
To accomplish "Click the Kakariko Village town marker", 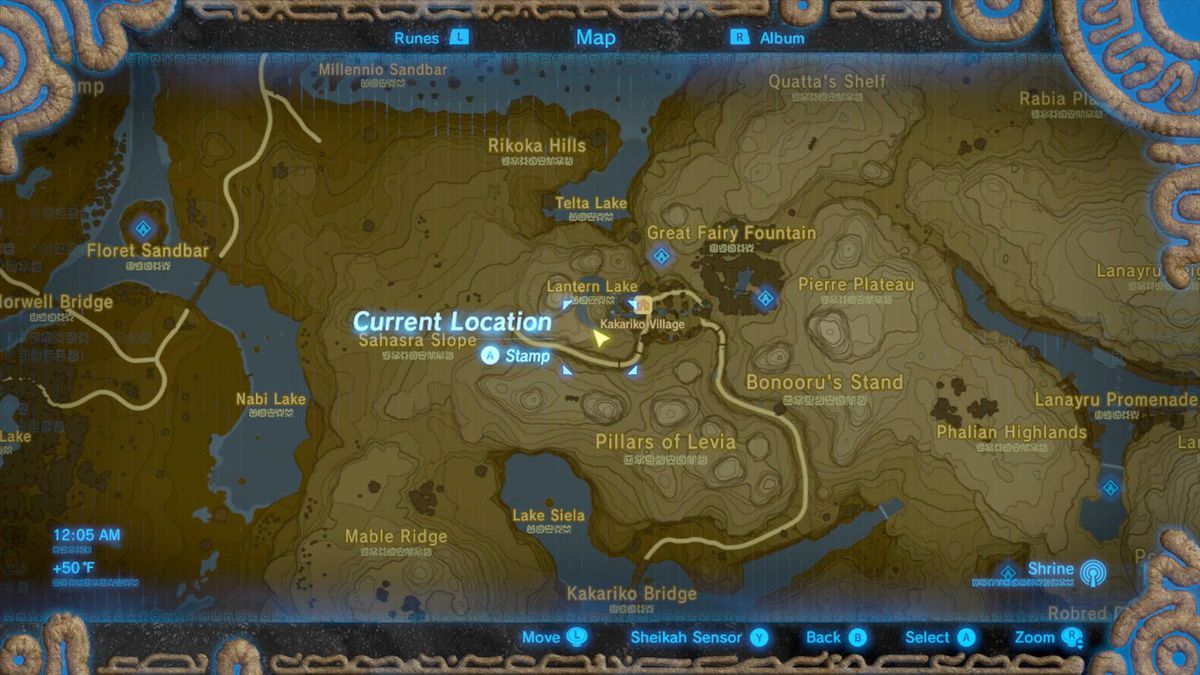I will [x=645, y=304].
